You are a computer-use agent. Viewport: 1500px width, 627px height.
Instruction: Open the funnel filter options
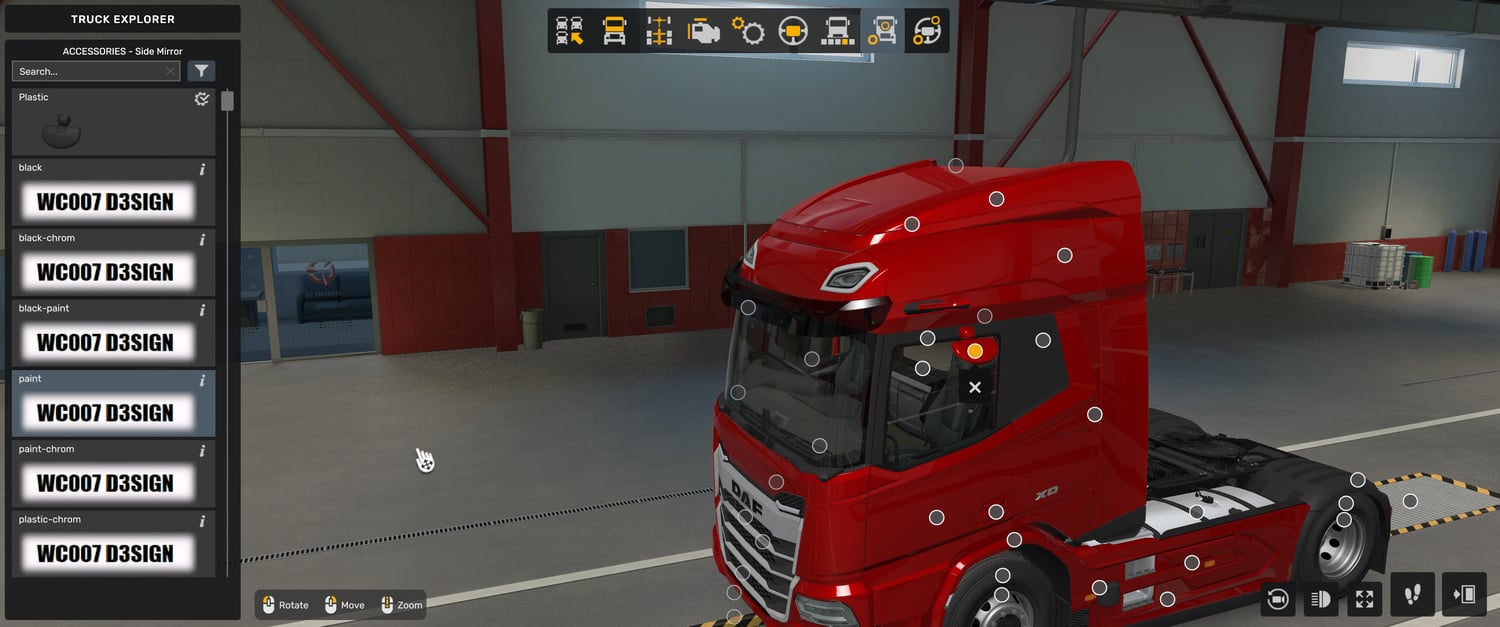pos(202,71)
